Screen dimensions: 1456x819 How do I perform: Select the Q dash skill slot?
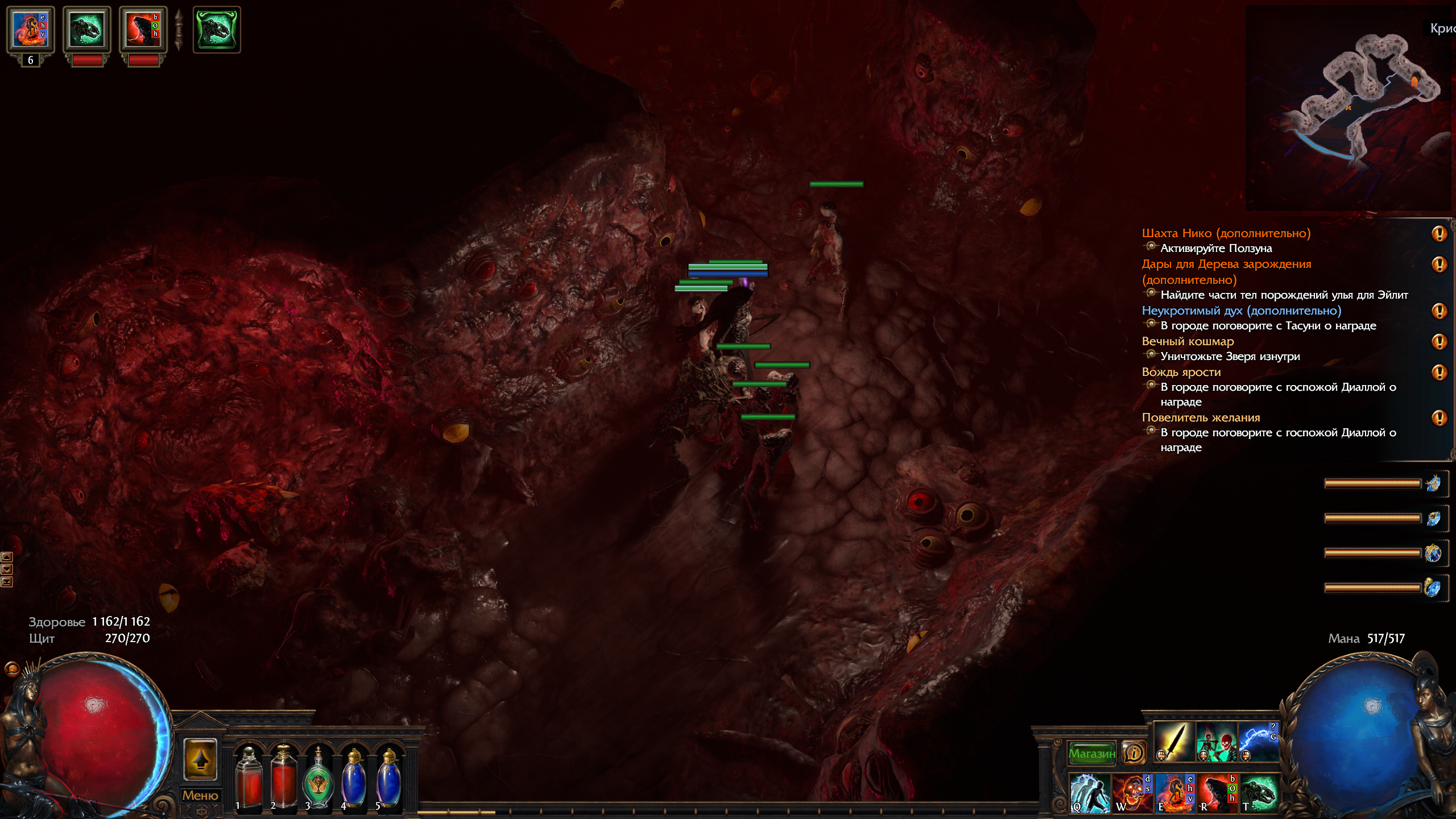coord(1089,792)
